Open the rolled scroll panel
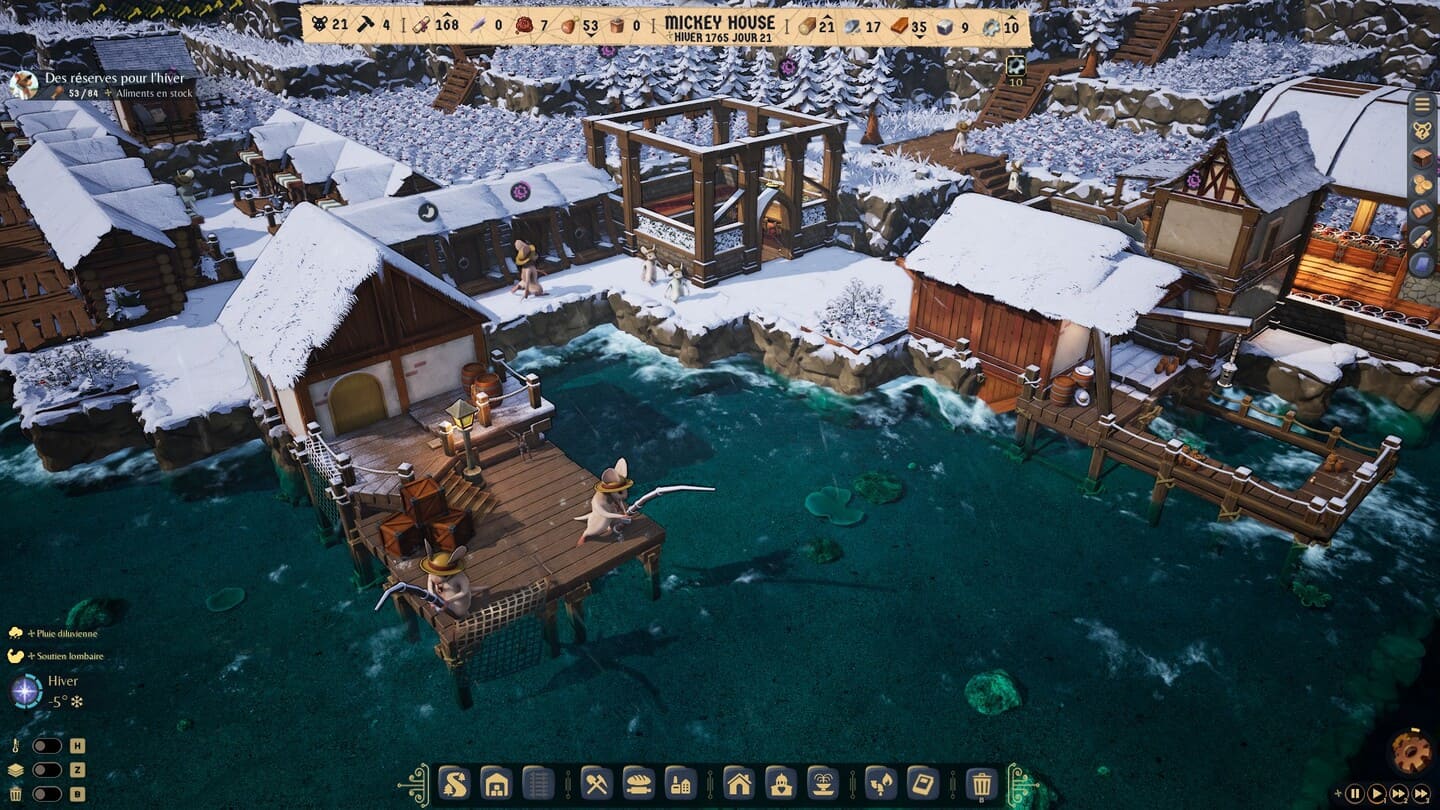The image size is (1440, 810). pyautogui.click(x=1422, y=238)
